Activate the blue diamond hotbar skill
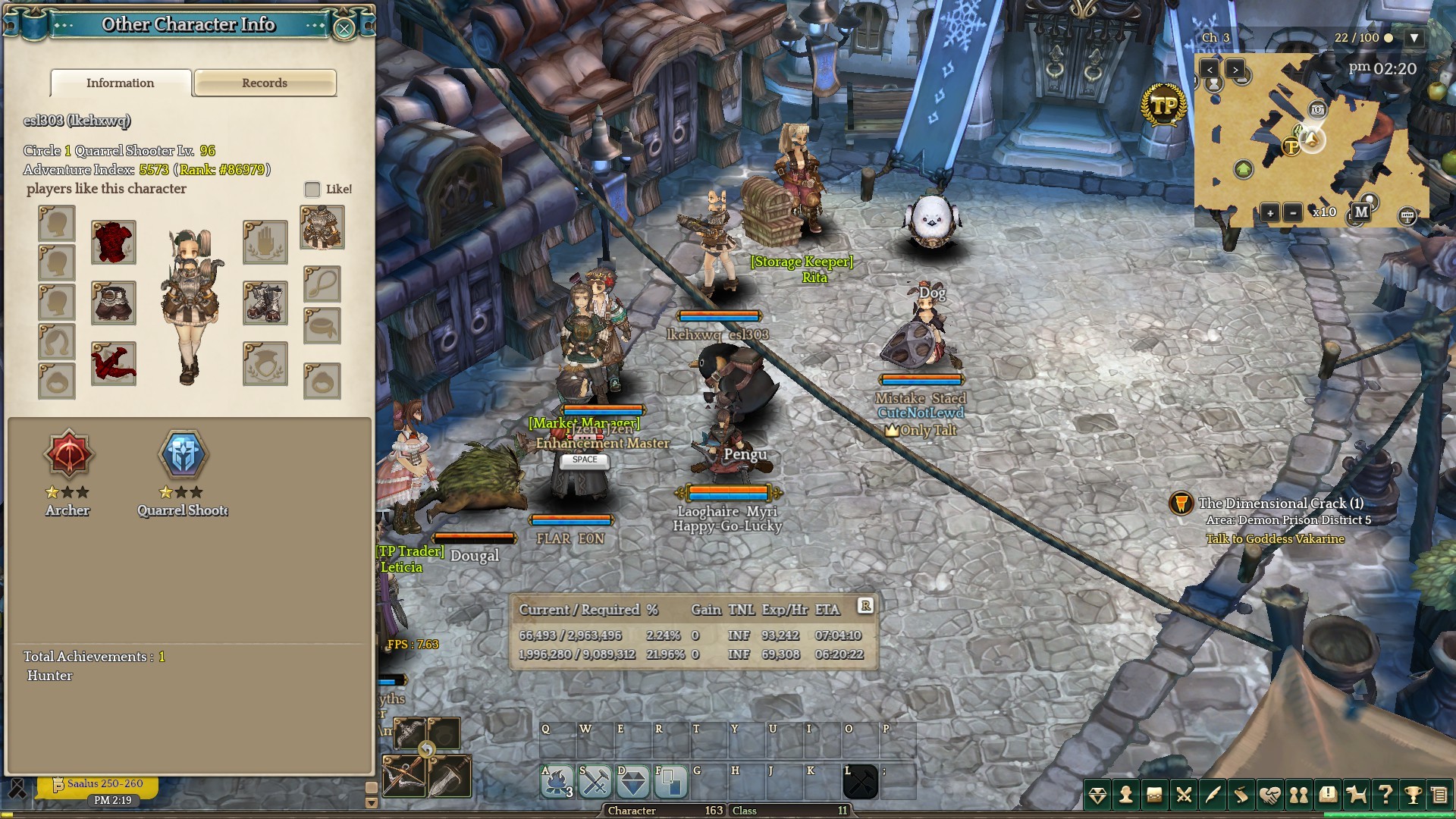This screenshot has height=819, width=1456. click(x=633, y=782)
